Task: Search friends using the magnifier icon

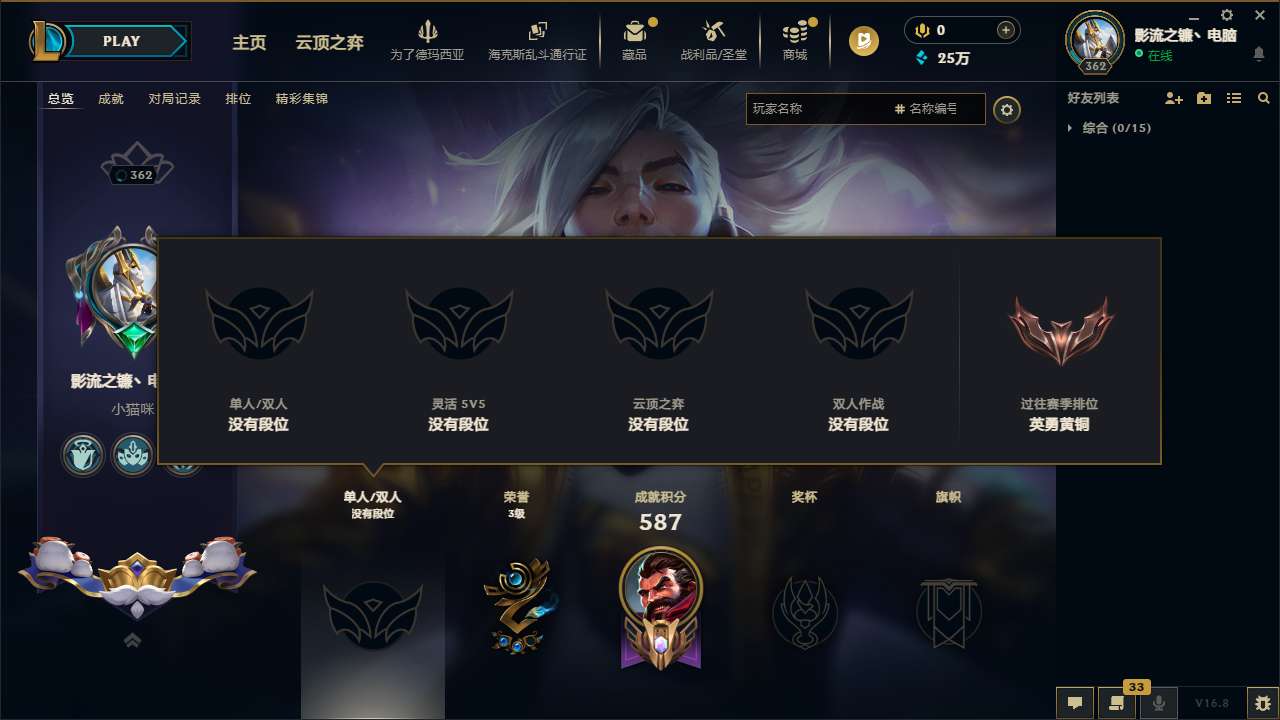Action: click(1263, 98)
